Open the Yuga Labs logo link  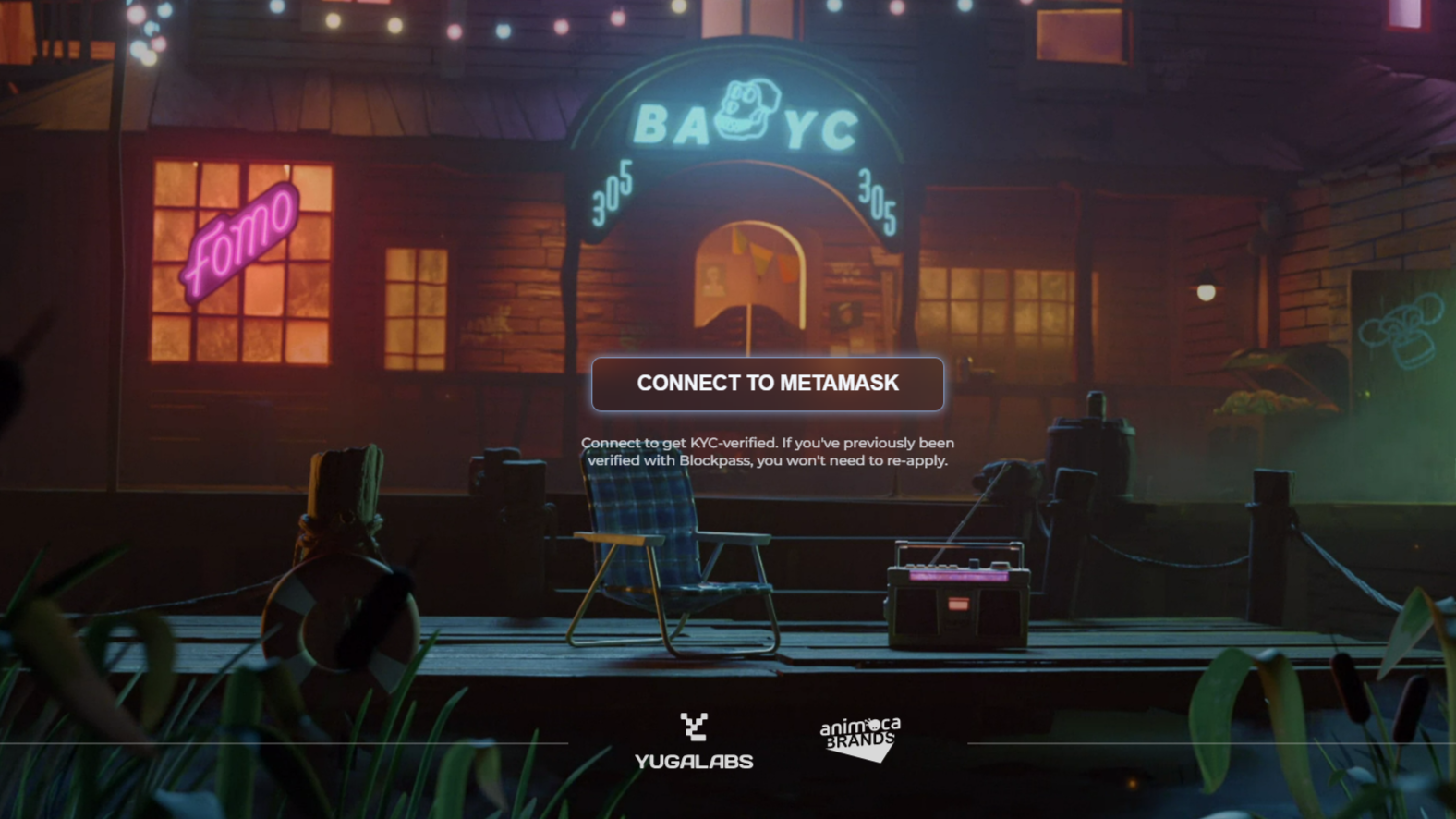tap(694, 741)
